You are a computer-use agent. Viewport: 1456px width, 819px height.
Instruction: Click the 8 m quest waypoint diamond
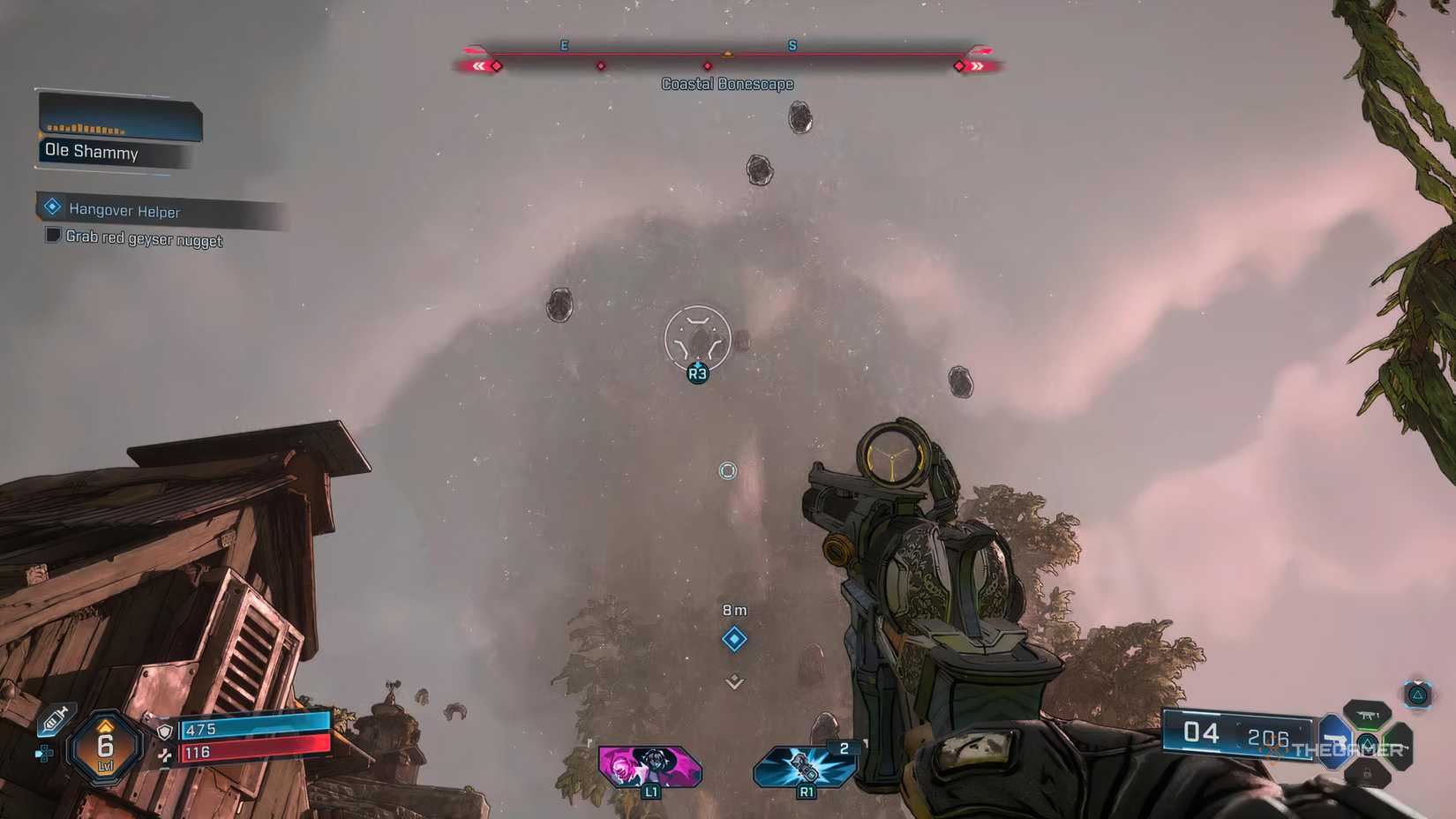tap(734, 639)
